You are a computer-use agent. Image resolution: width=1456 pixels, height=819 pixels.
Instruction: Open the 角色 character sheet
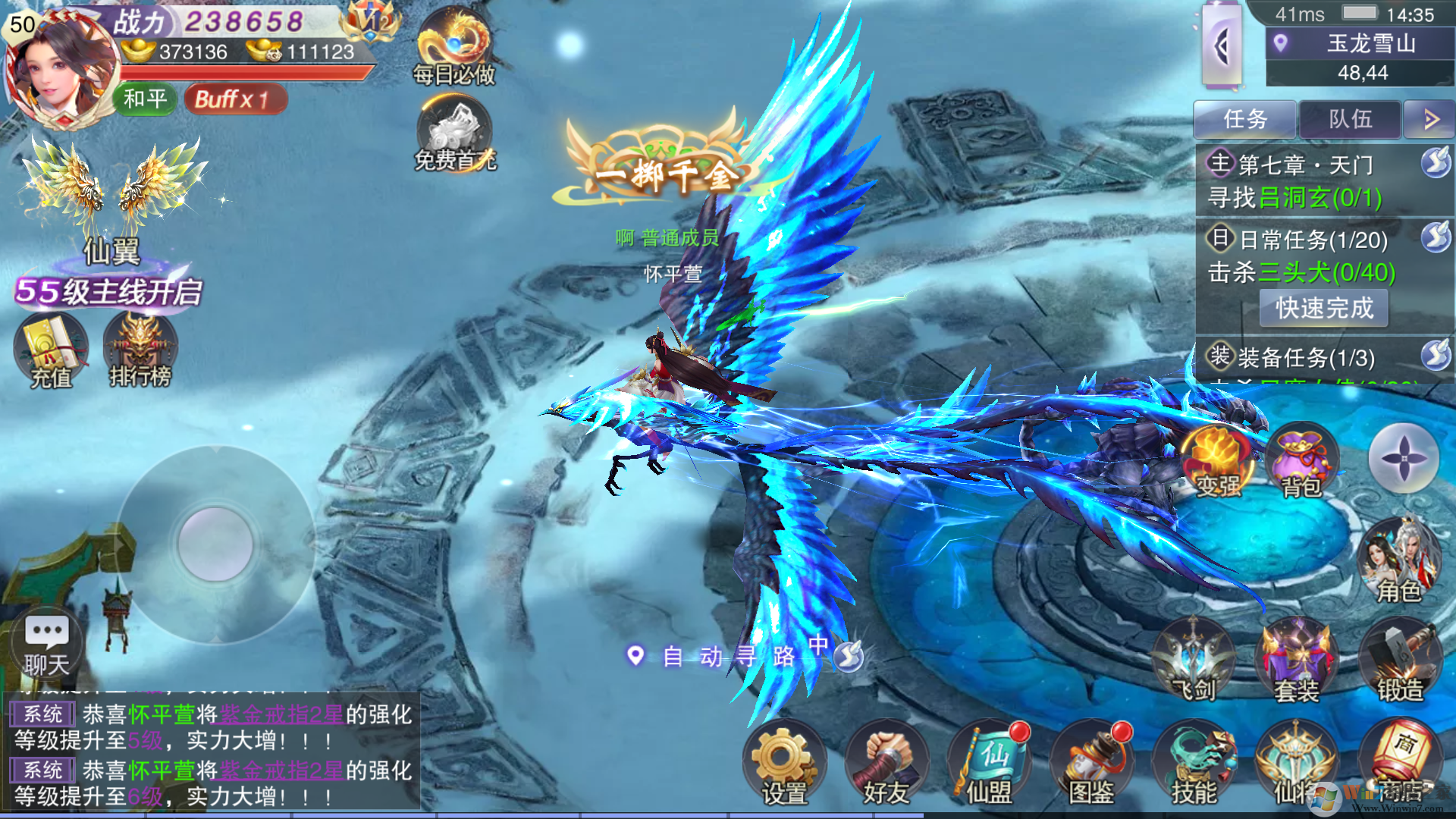[x=1399, y=561]
